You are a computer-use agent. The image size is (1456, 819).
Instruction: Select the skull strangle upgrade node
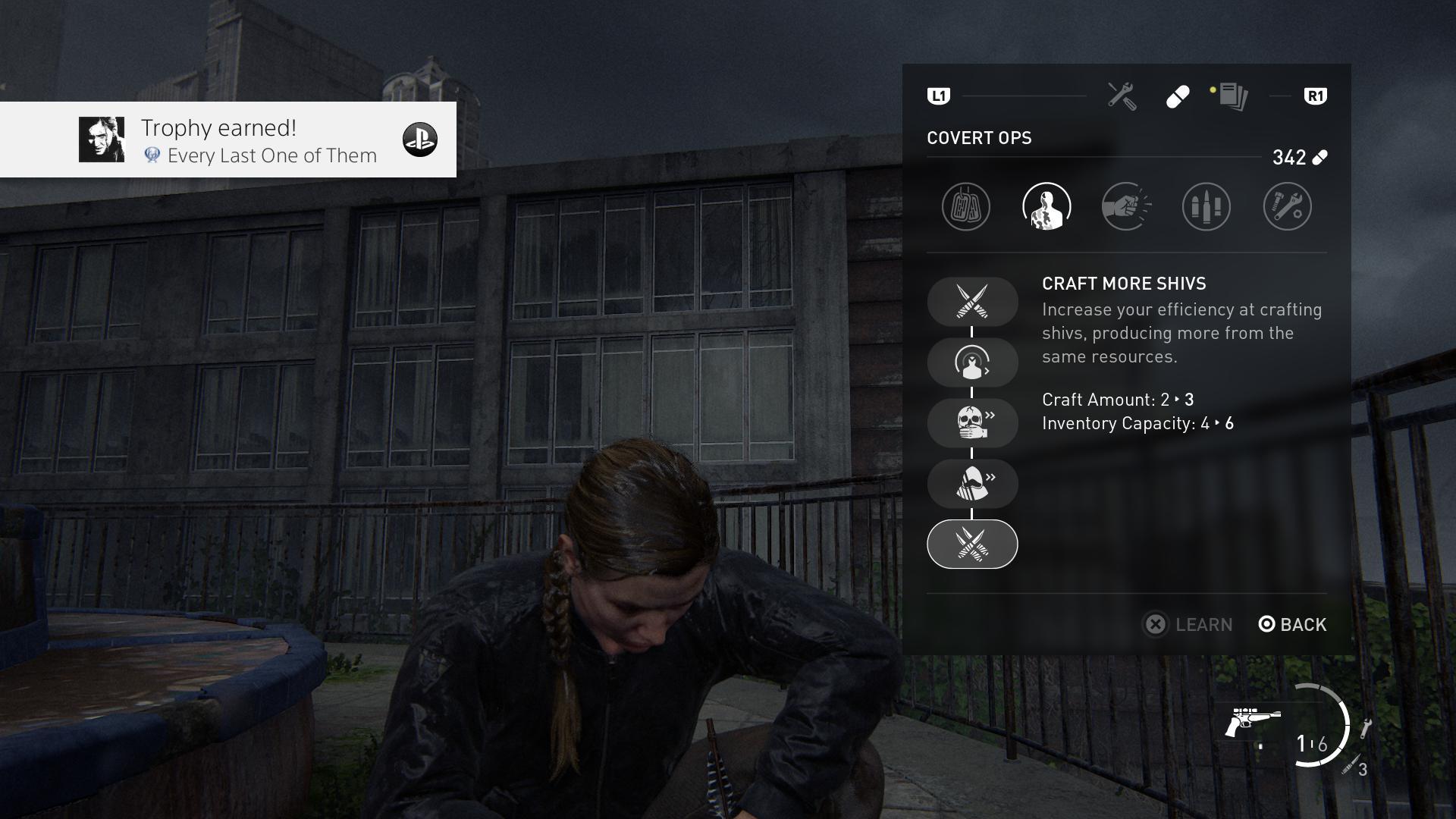point(972,423)
